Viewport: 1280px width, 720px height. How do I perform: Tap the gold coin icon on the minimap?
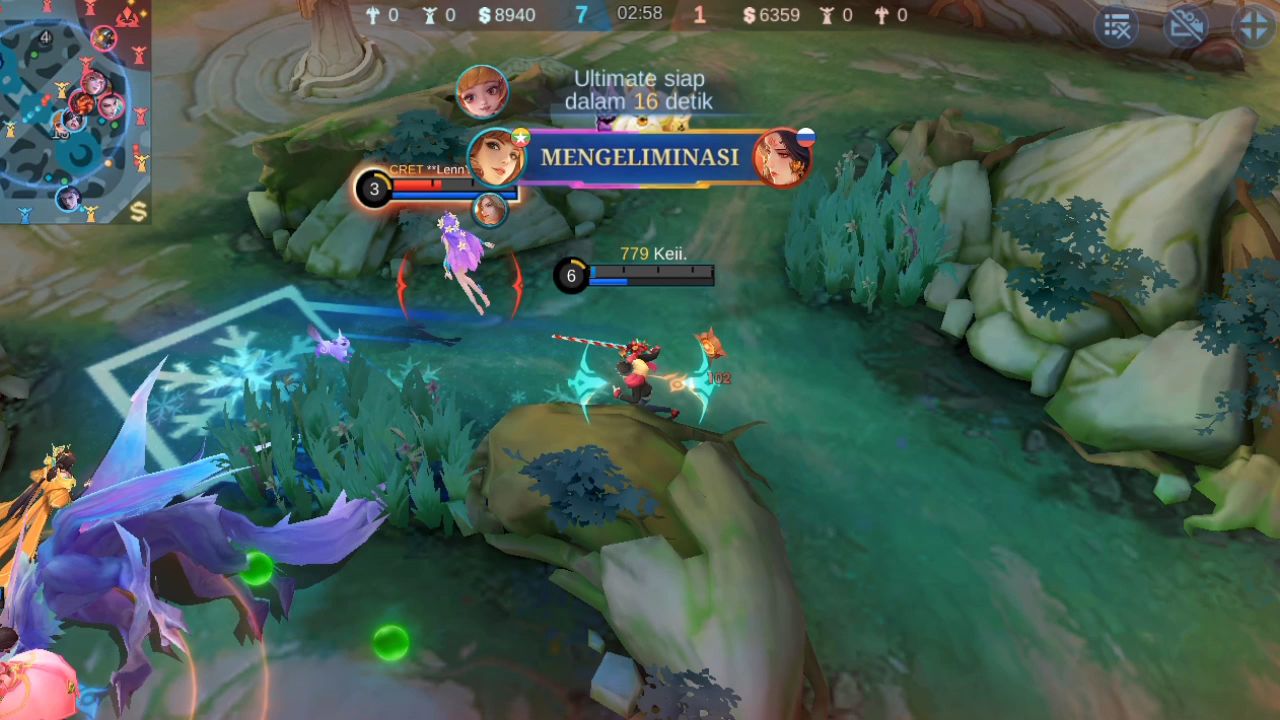click(138, 211)
